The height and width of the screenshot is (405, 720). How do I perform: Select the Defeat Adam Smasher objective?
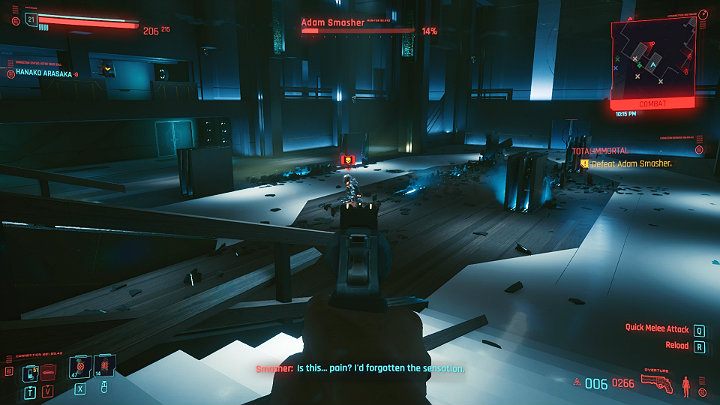click(628, 163)
